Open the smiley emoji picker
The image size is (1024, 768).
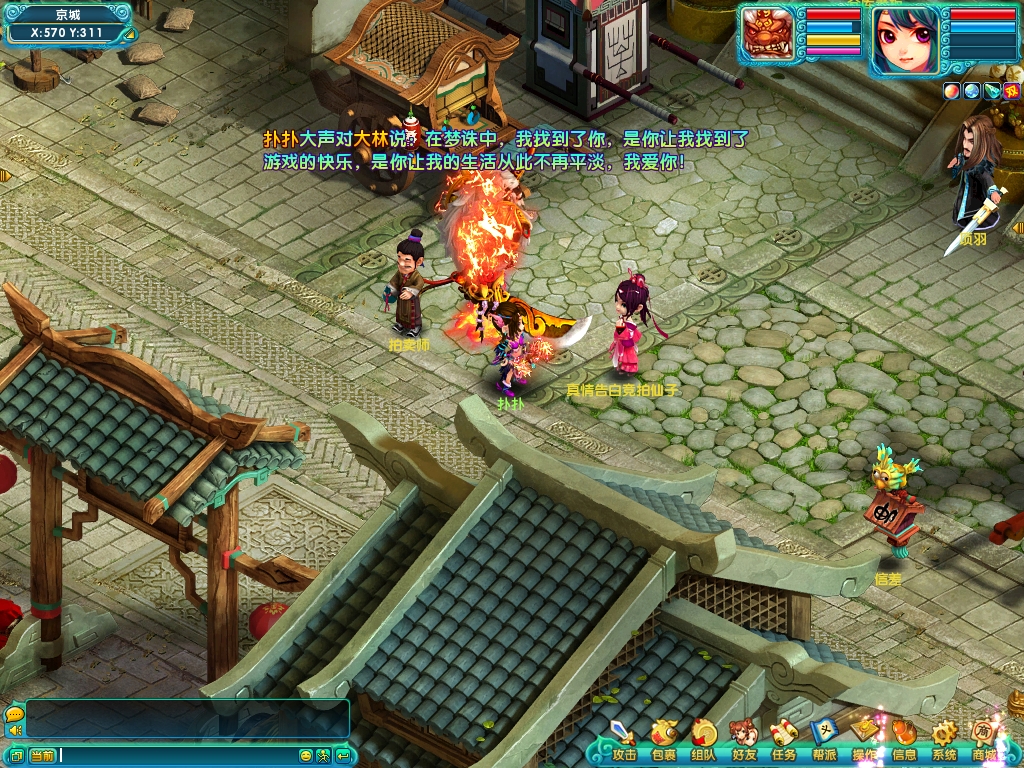pyautogui.click(x=306, y=756)
